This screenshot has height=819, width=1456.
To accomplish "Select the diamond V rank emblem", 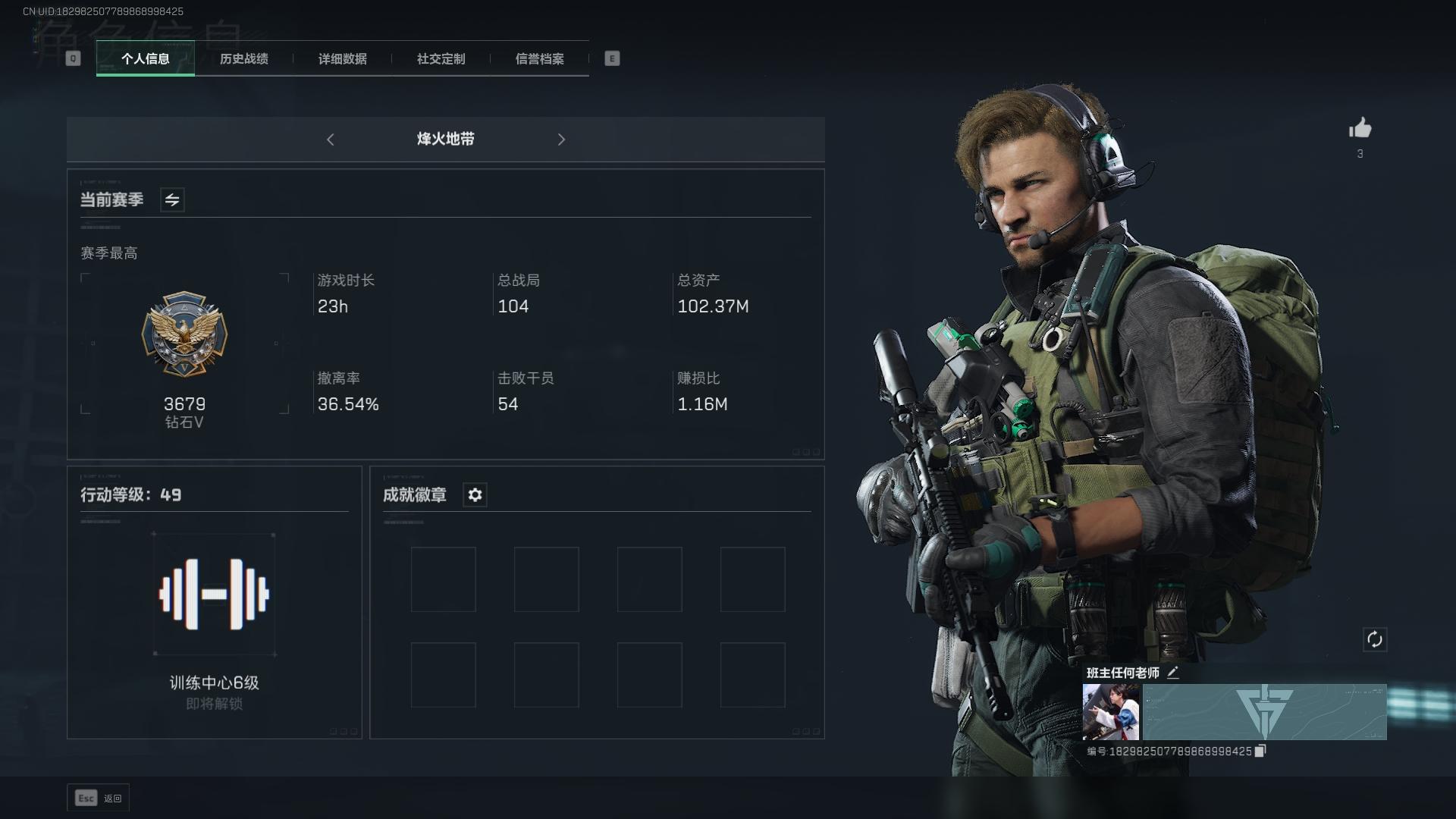I will 184,334.
